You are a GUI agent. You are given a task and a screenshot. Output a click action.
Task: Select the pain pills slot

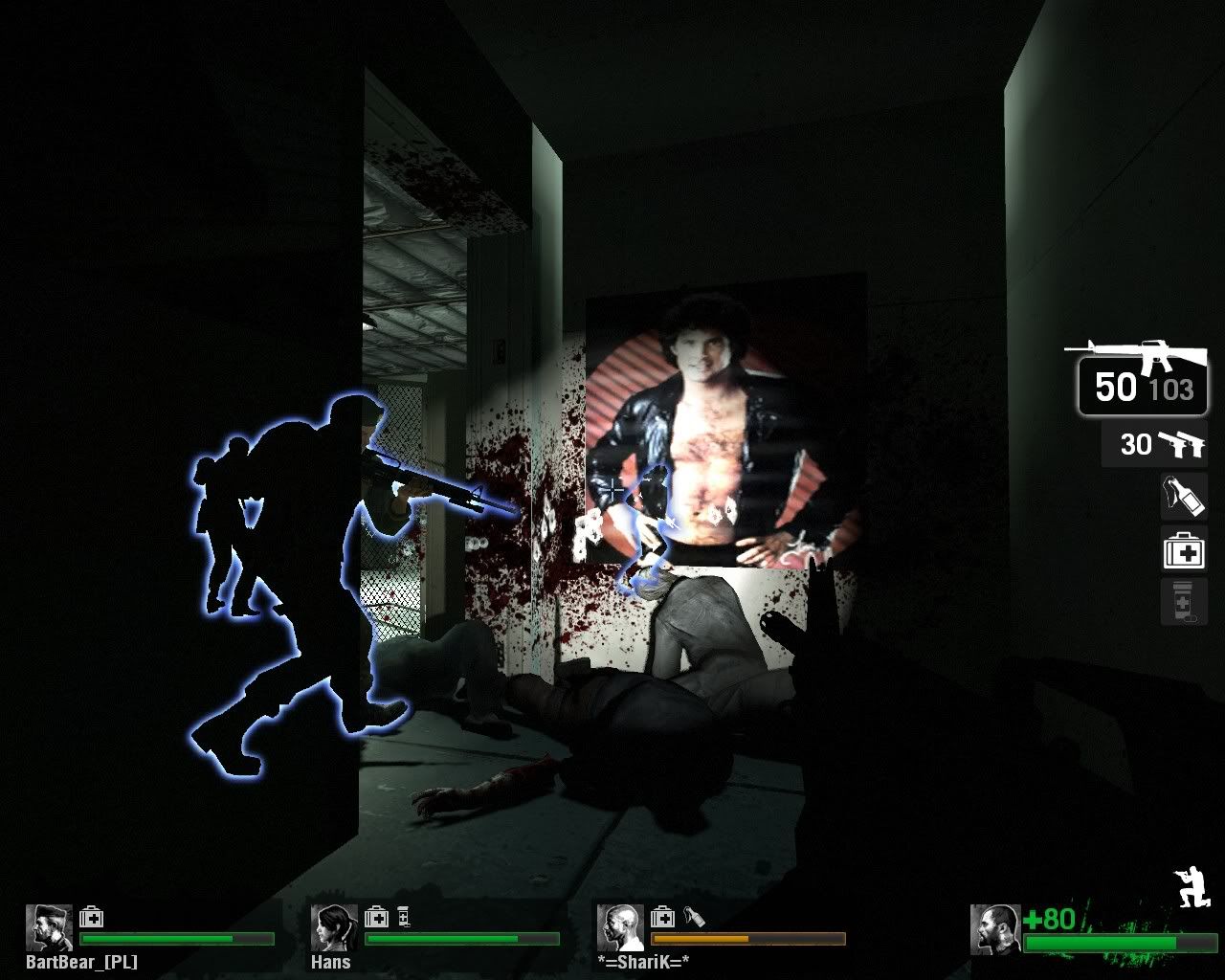point(1184,603)
